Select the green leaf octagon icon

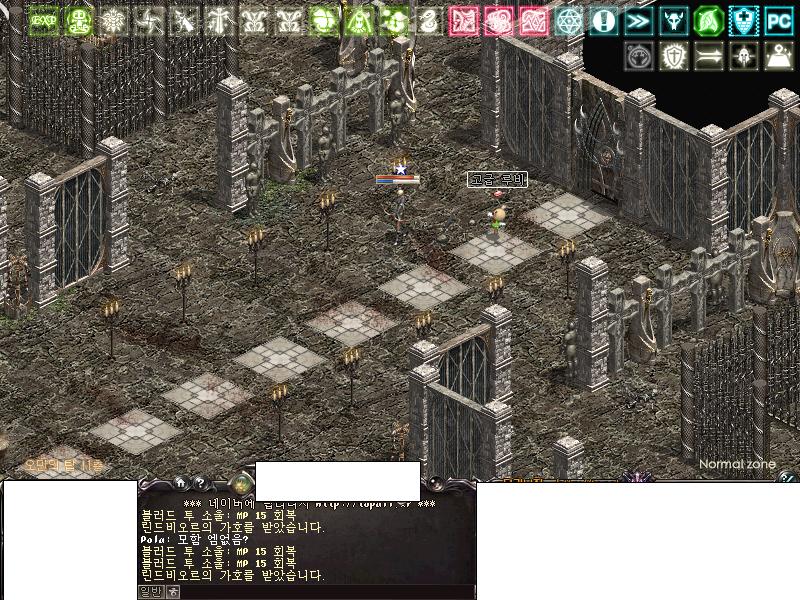pos(708,20)
